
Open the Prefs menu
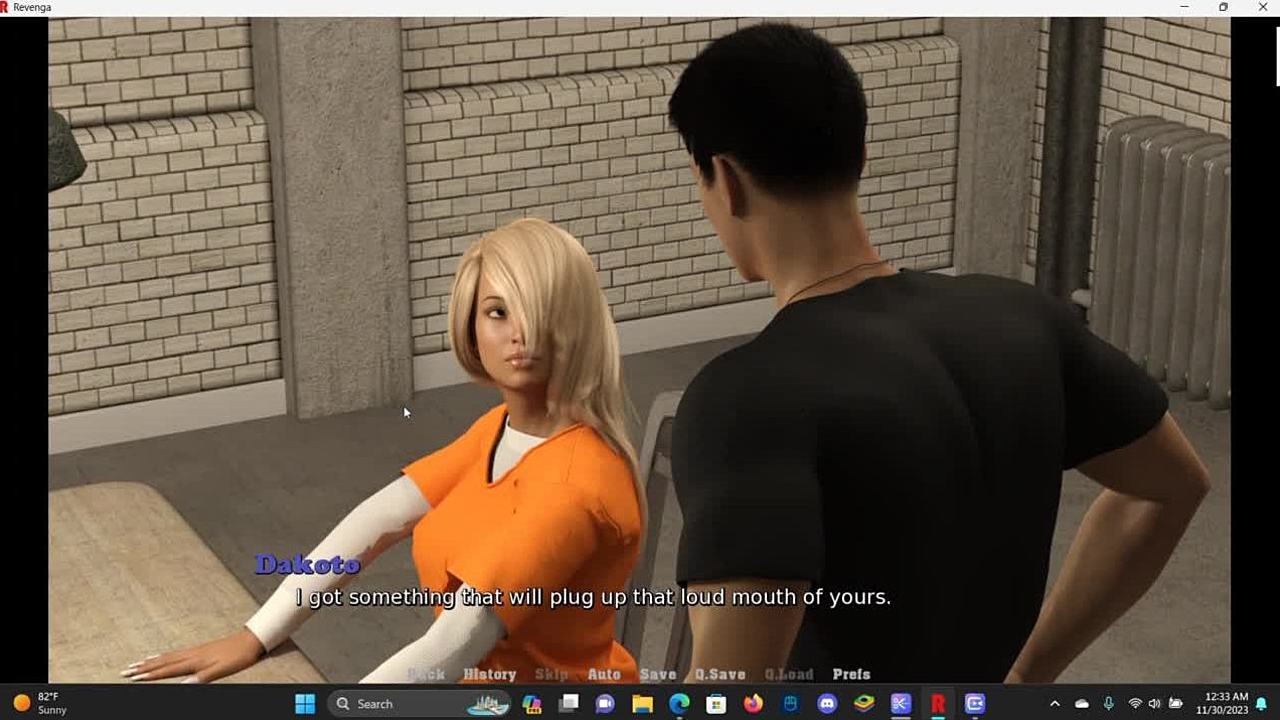[851, 674]
